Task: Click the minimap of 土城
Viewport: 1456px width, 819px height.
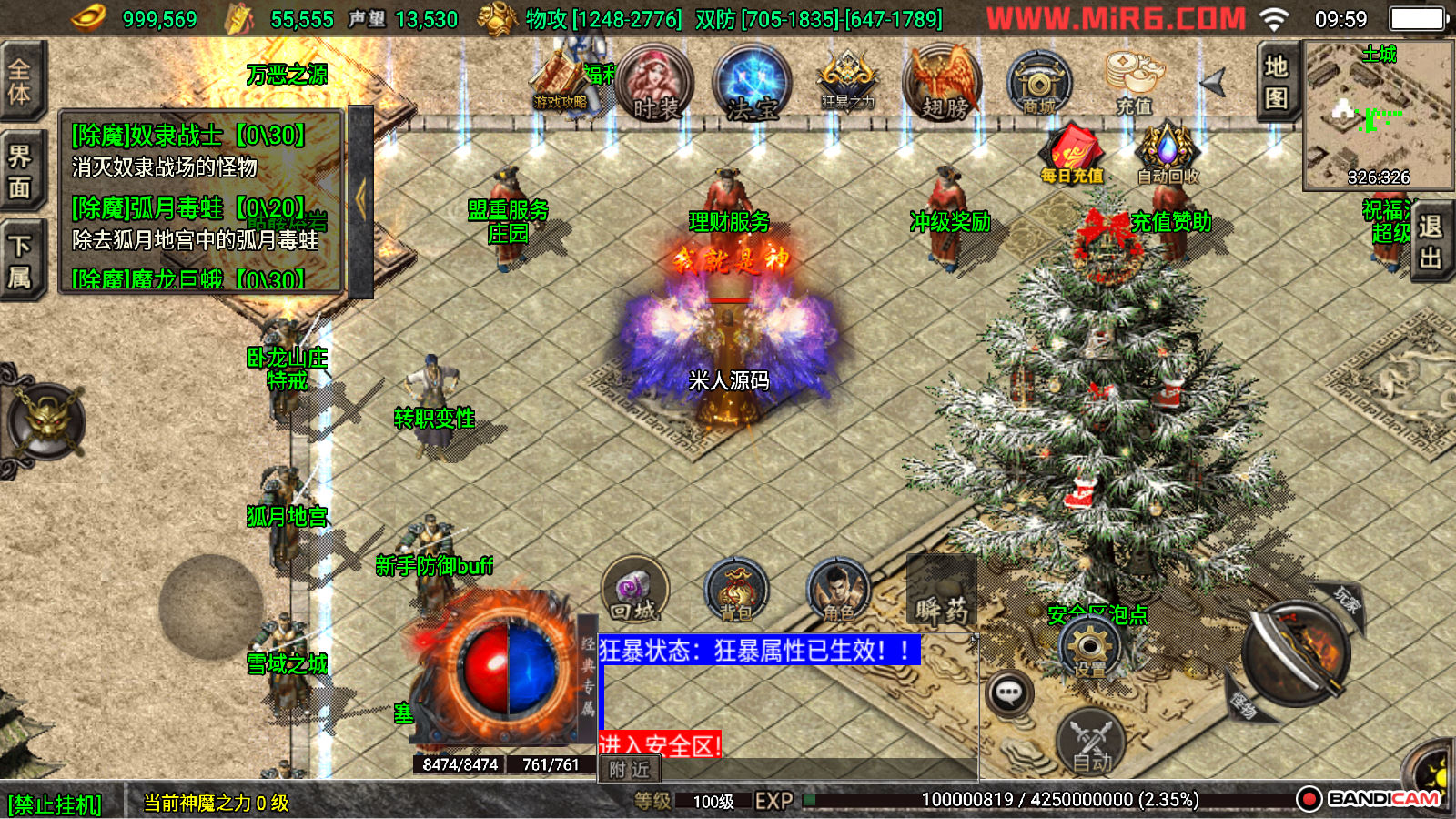Action: pyautogui.click(x=1378, y=114)
